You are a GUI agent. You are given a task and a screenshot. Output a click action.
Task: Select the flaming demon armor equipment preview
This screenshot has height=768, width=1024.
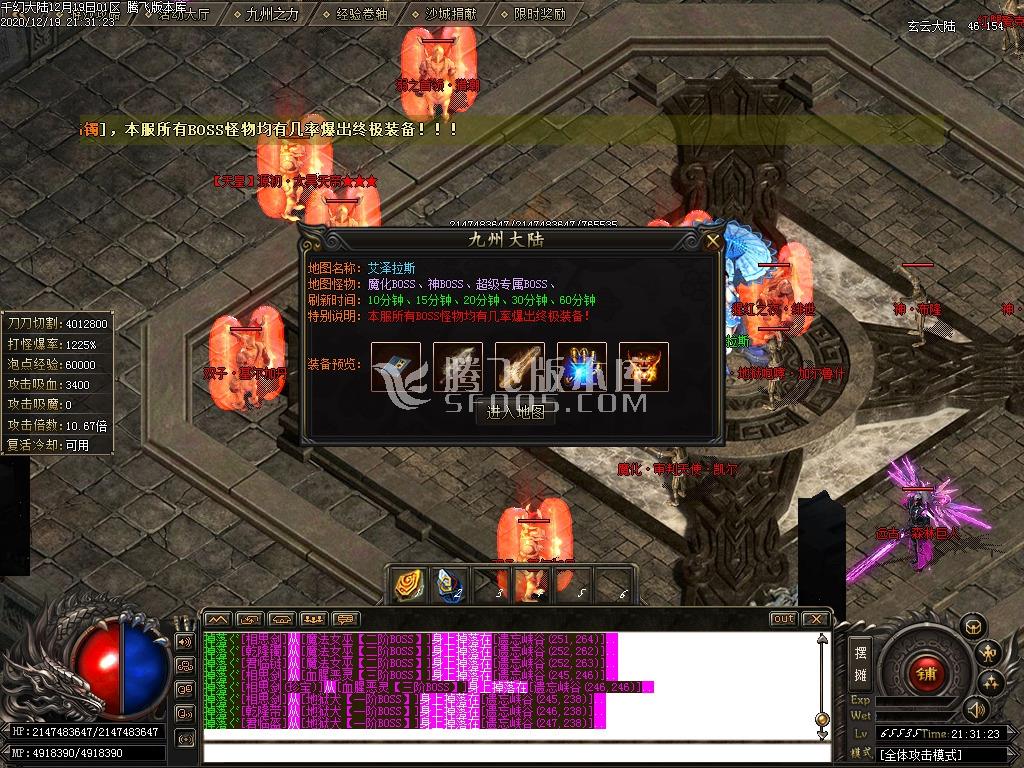(644, 366)
